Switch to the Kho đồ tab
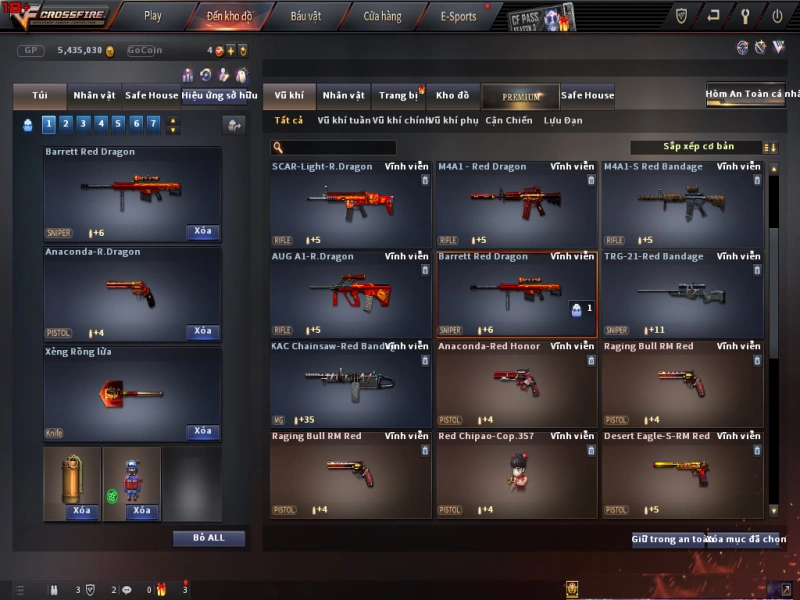The image size is (800, 600). 452,96
